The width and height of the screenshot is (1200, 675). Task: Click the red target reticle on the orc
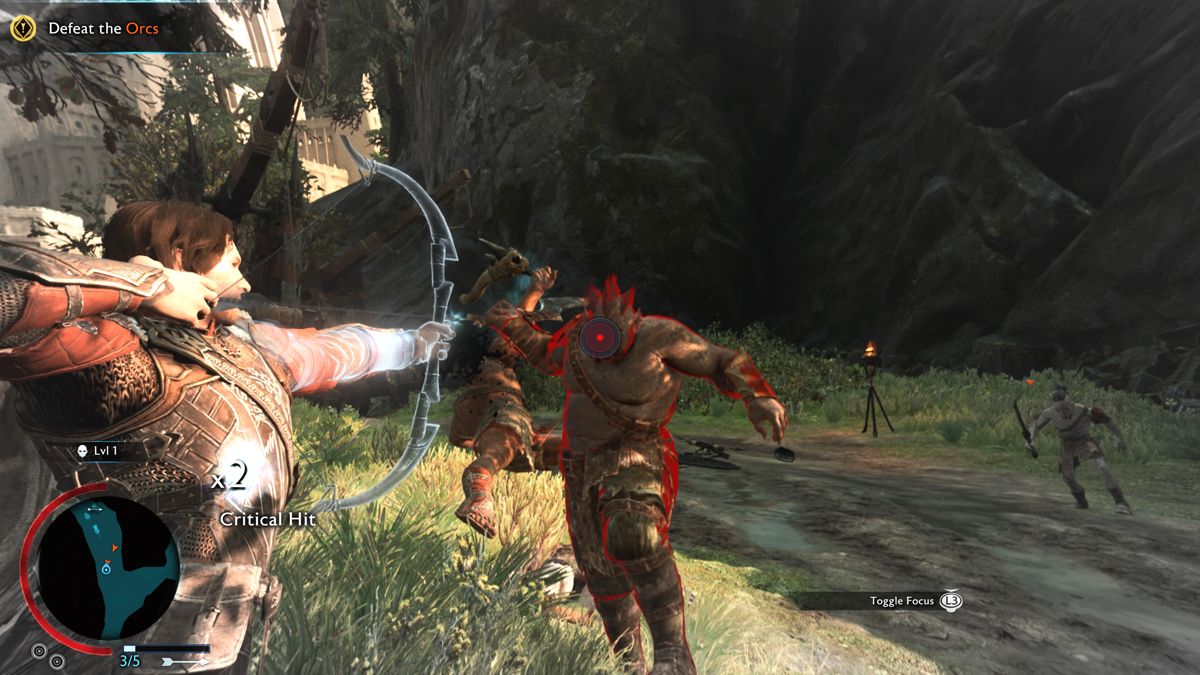coord(597,338)
